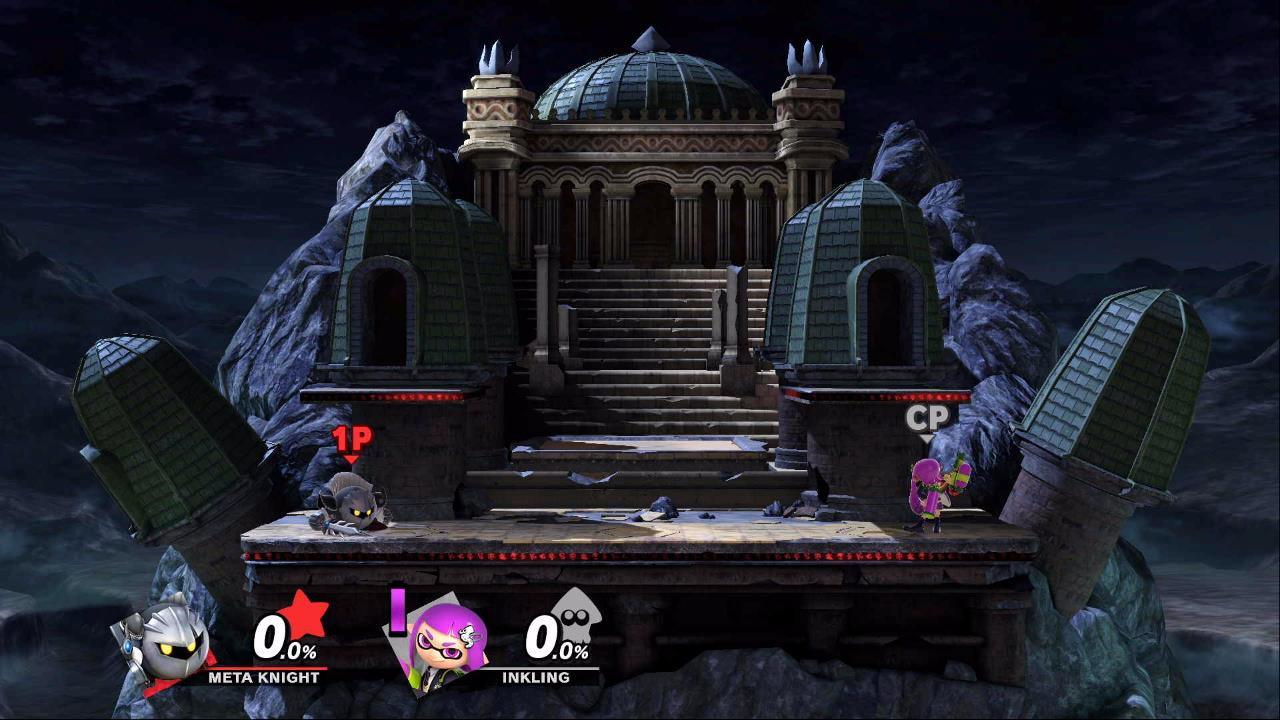Click the gray CP player marker
The image size is (1280, 720).
coord(927,420)
